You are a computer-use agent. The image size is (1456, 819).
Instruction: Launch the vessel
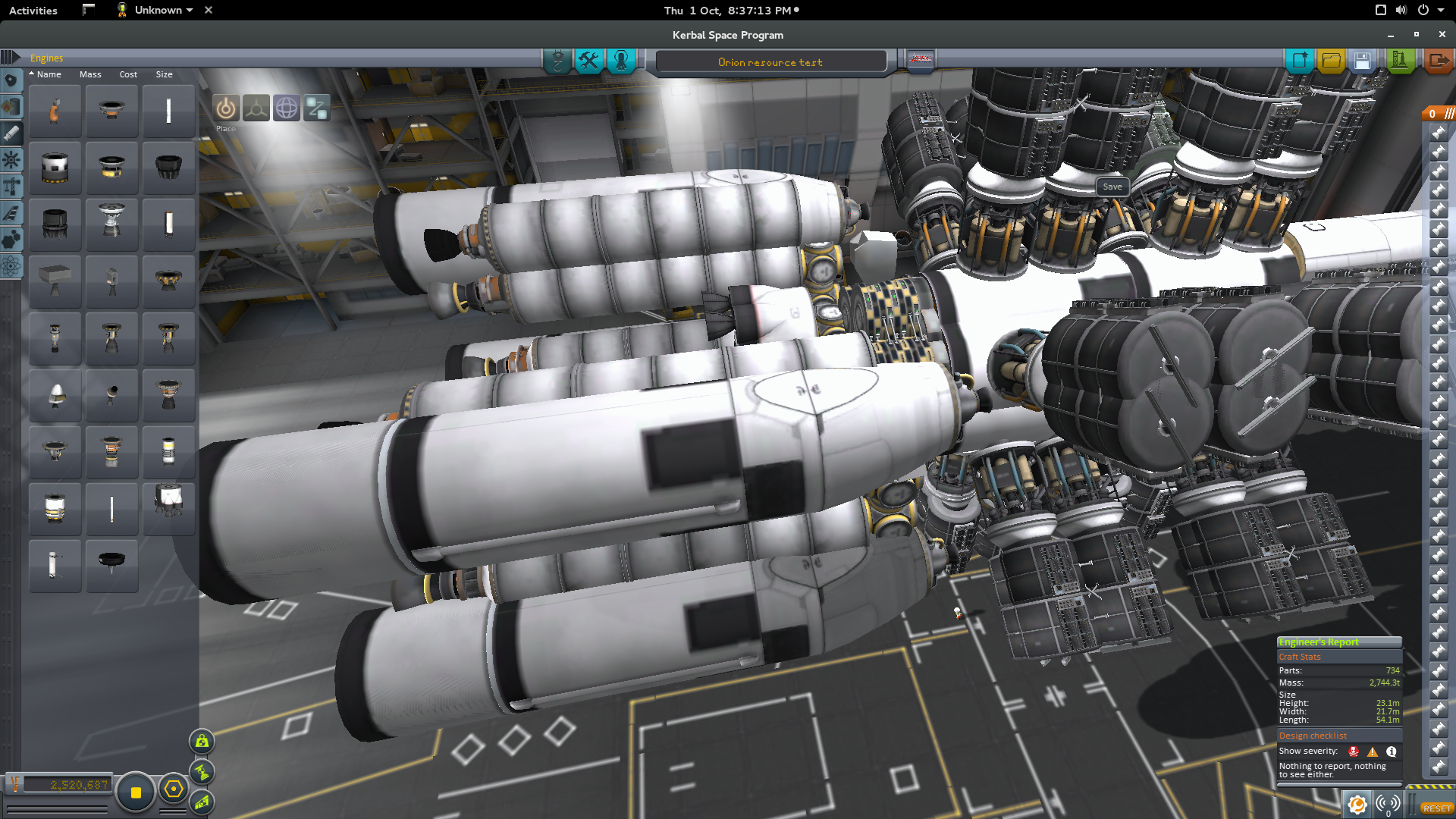[1400, 61]
